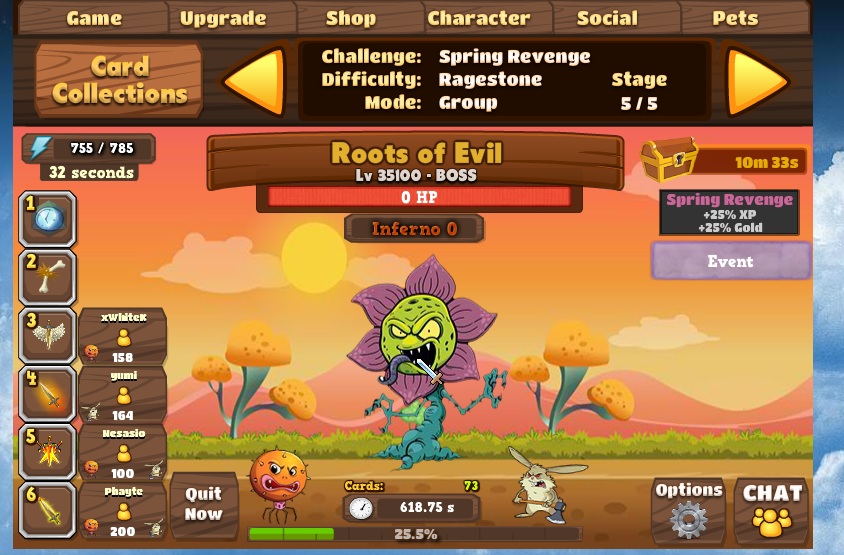Open Card Collections

pos(119,80)
